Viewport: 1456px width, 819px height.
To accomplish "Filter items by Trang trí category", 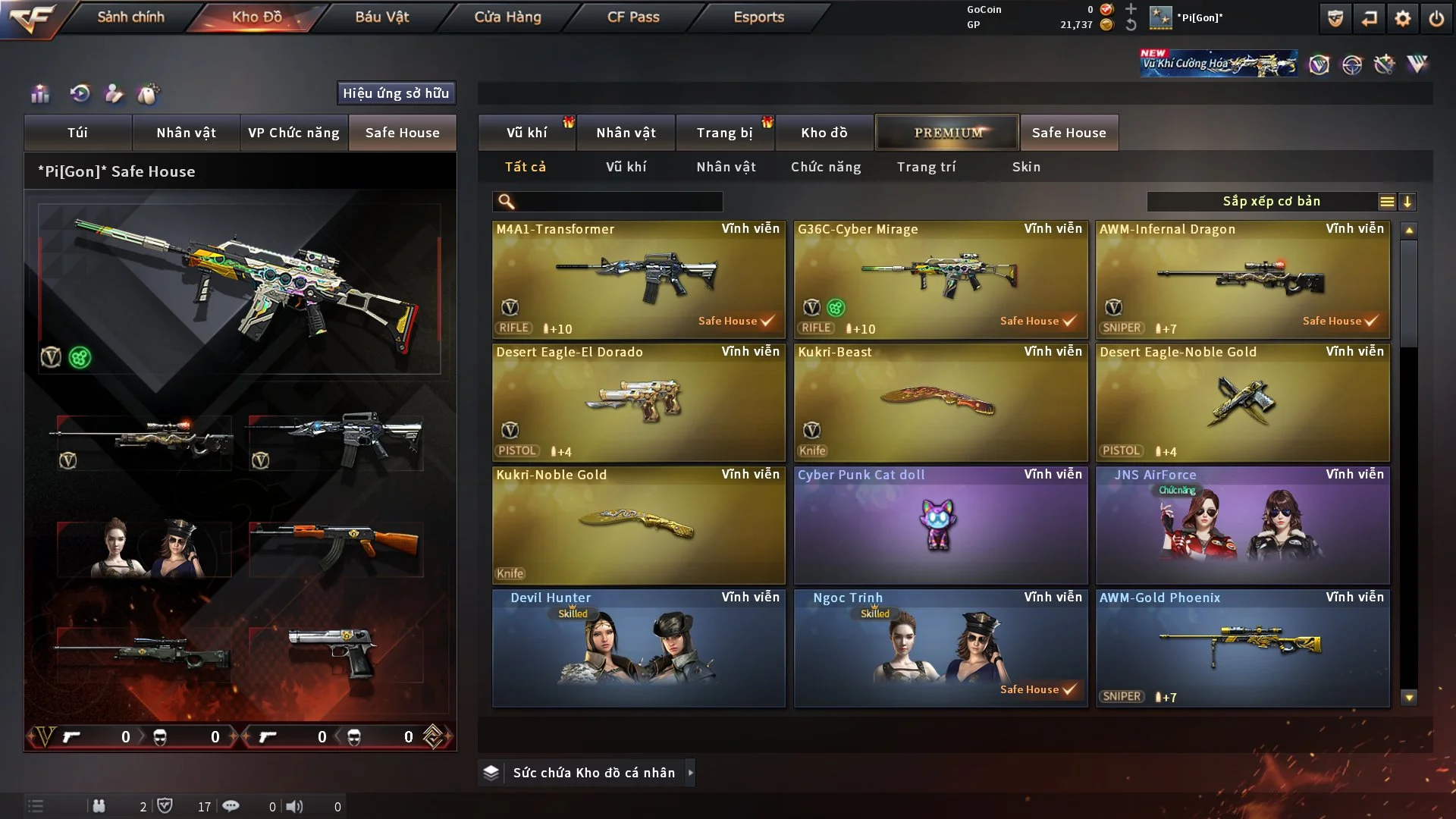I will (926, 167).
